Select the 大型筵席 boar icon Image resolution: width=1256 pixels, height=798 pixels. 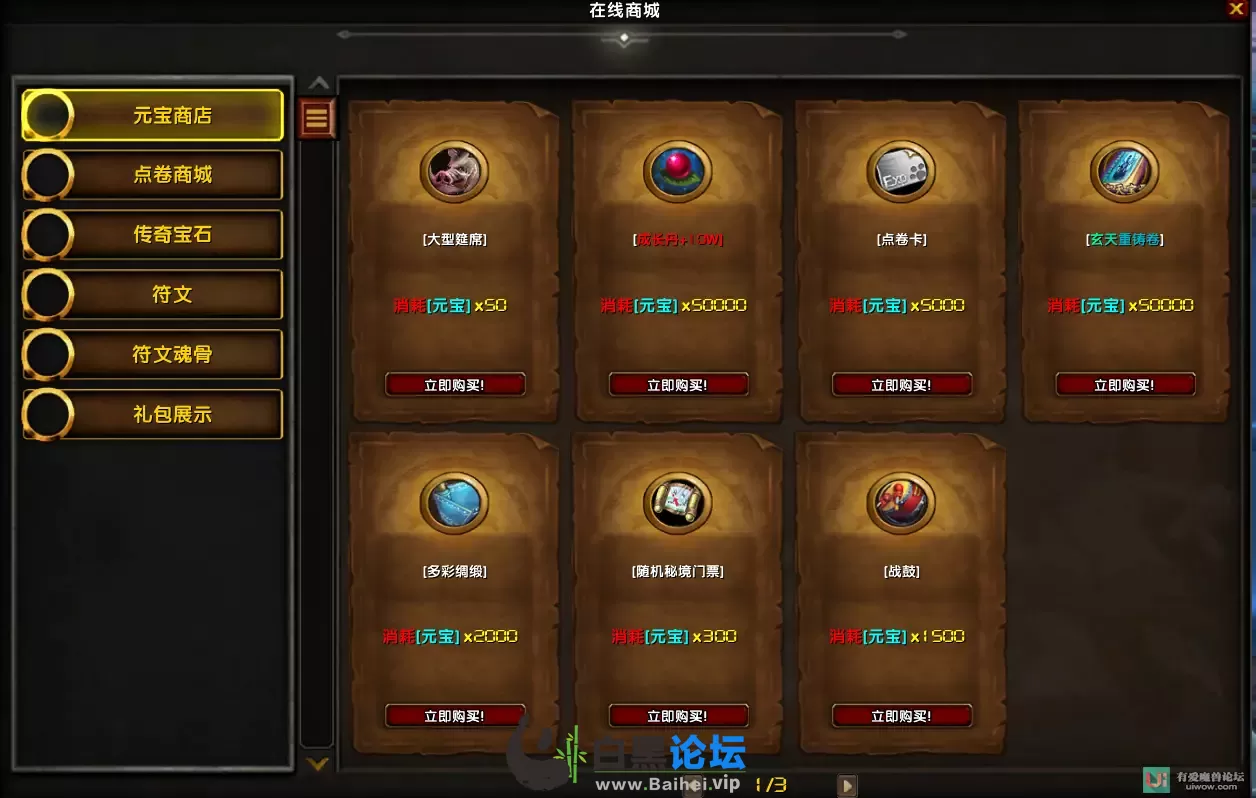click(x=455, y=172)
